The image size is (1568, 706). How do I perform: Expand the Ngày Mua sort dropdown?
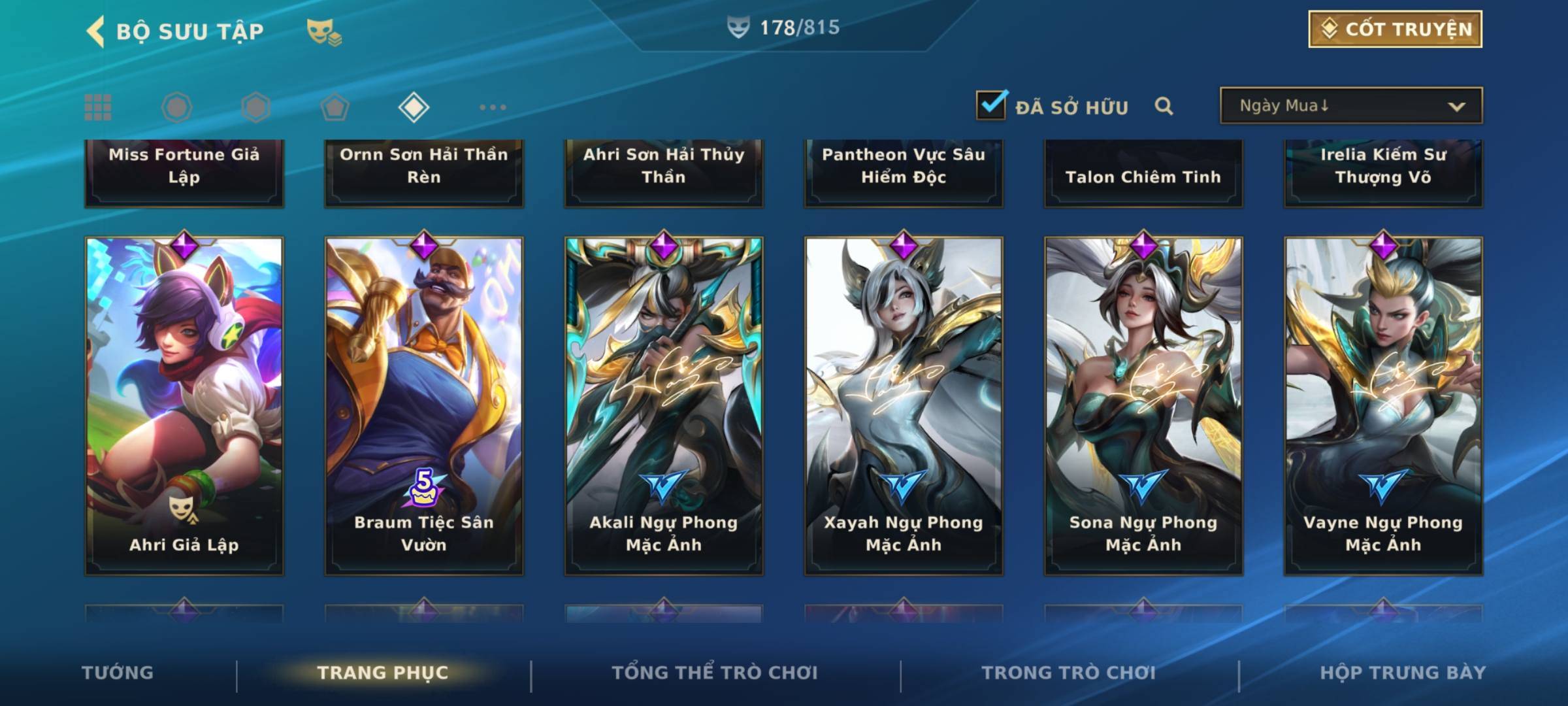[x=1351, y=106]
